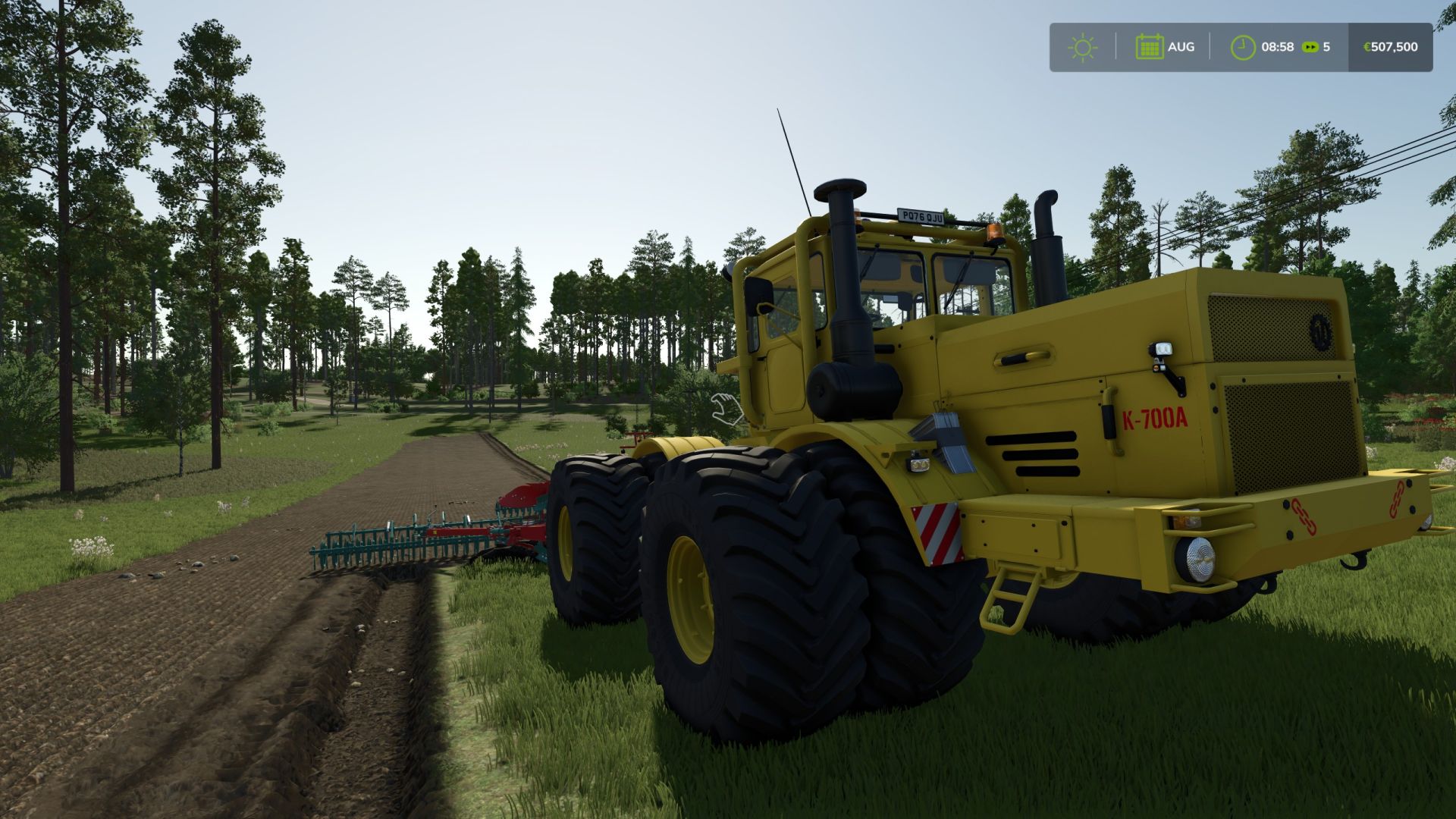The height and width of the screenshot is (819, 1456).
Task: Toggle time acceleration via the double-arrow icon
Action: pos(1309,47)
